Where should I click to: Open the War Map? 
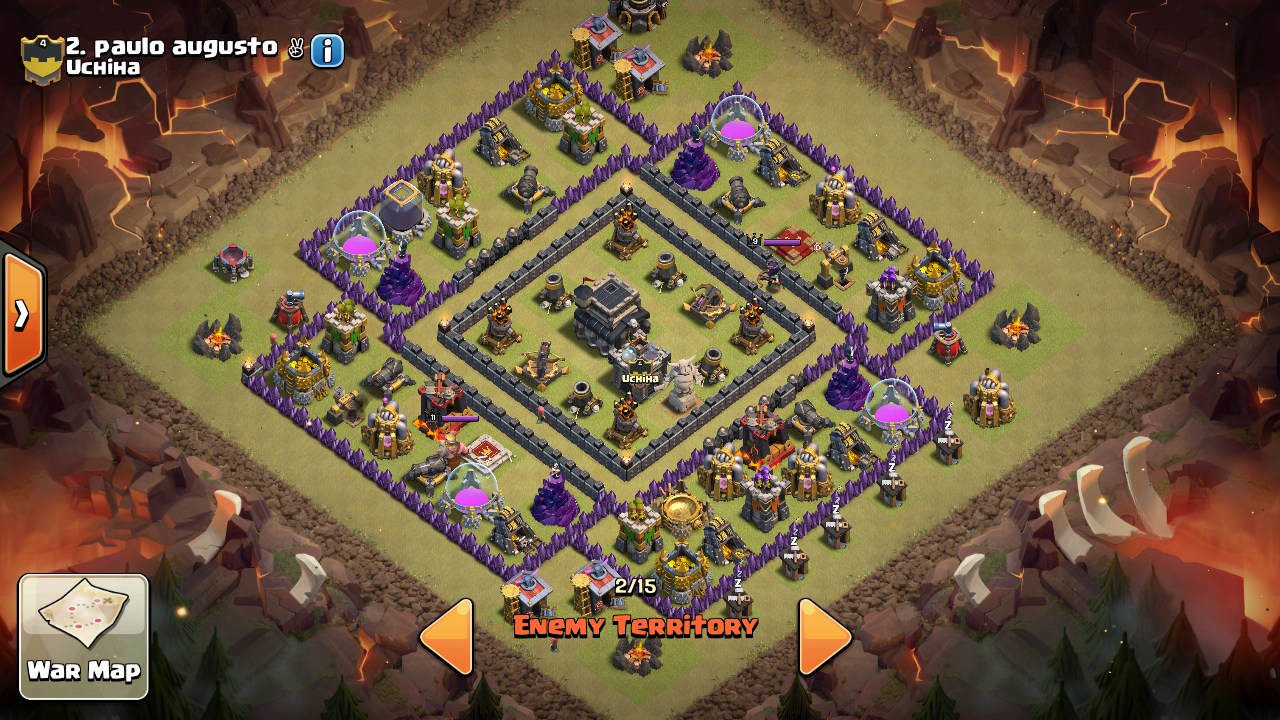pyautogui.click(x=84, y=636)
